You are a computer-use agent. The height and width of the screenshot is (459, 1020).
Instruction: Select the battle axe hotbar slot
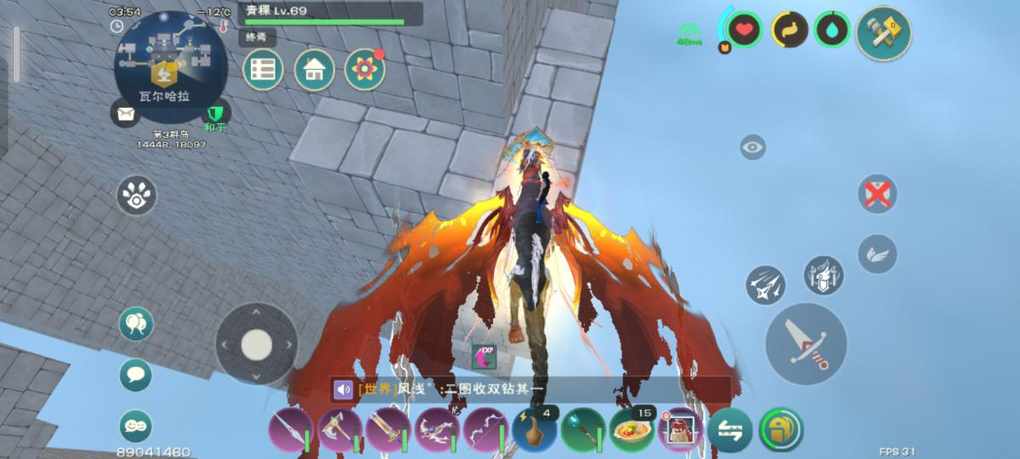pyautogui.click(x=339, y=430)
